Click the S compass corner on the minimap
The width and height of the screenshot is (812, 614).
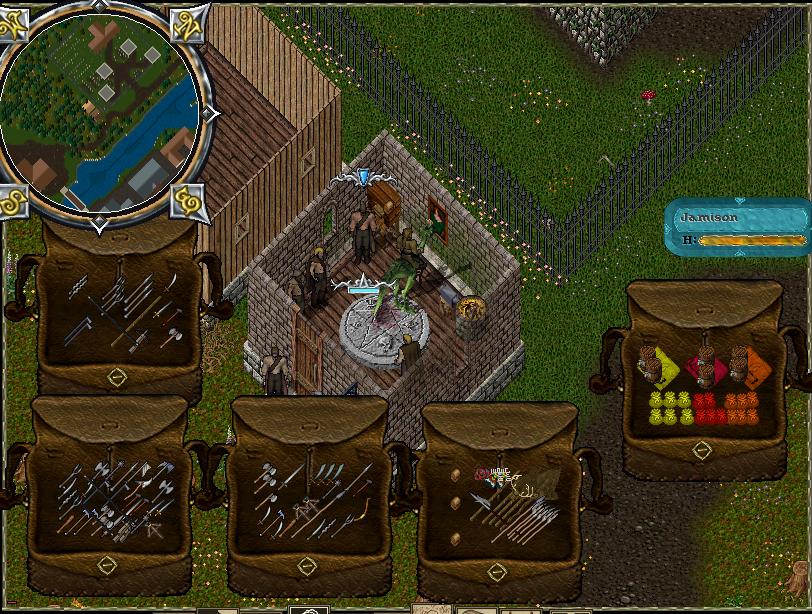[x=14, y=200]
